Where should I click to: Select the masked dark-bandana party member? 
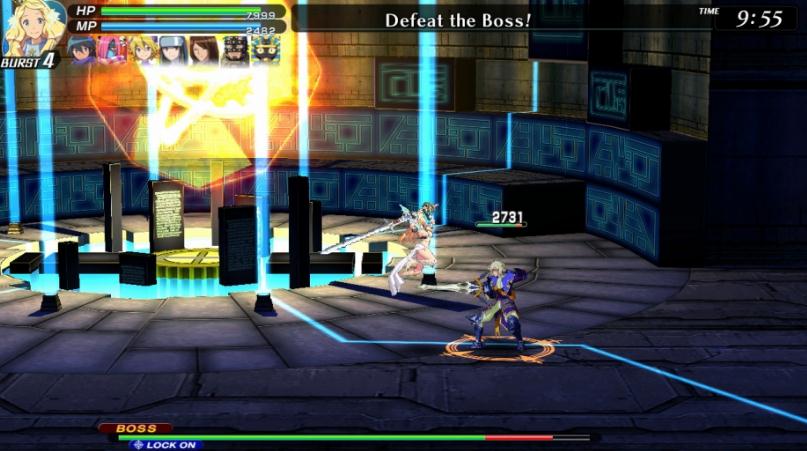click(234, 50)
